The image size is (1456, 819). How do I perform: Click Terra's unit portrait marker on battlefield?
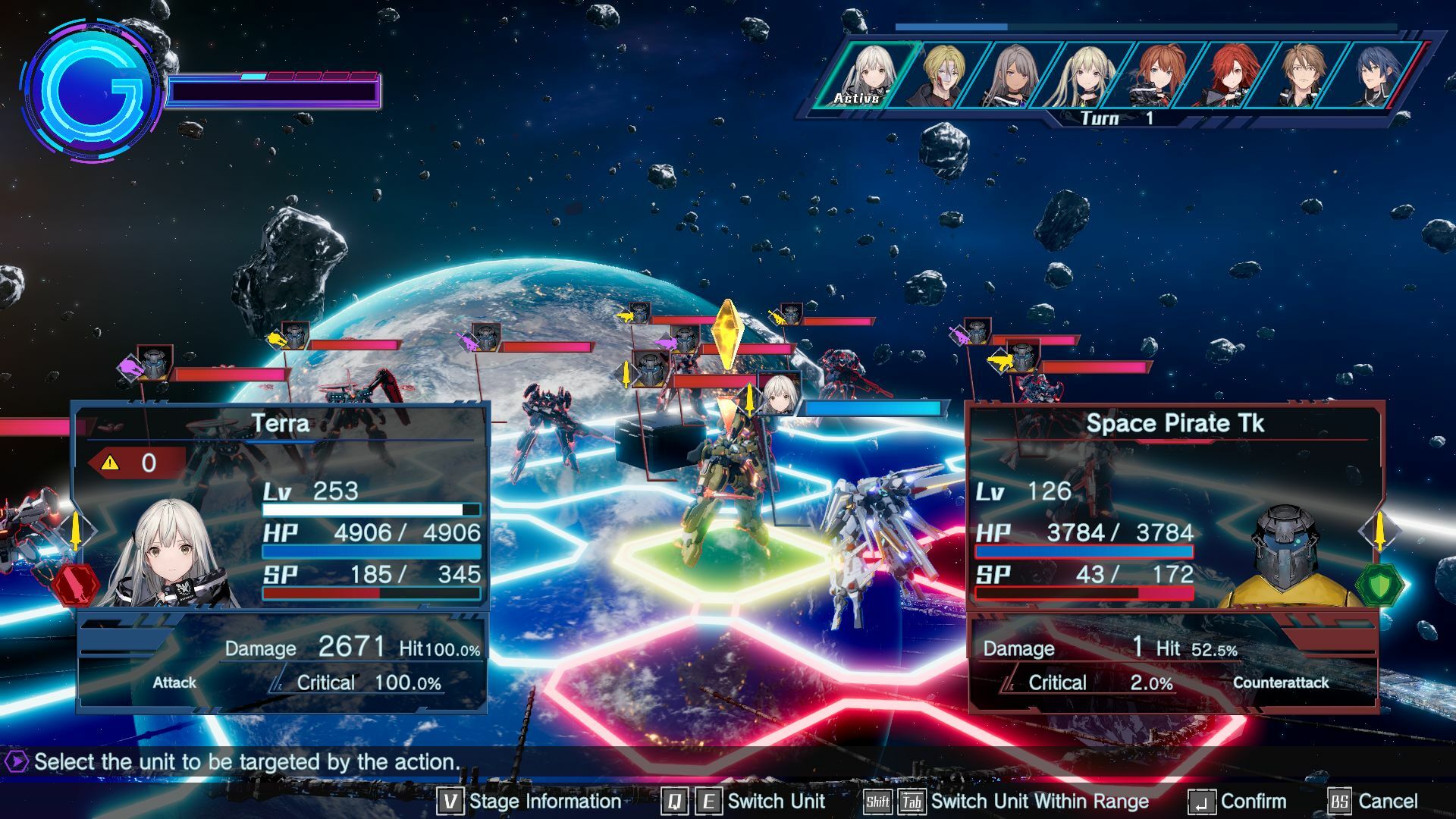click(x=779, y=394)
